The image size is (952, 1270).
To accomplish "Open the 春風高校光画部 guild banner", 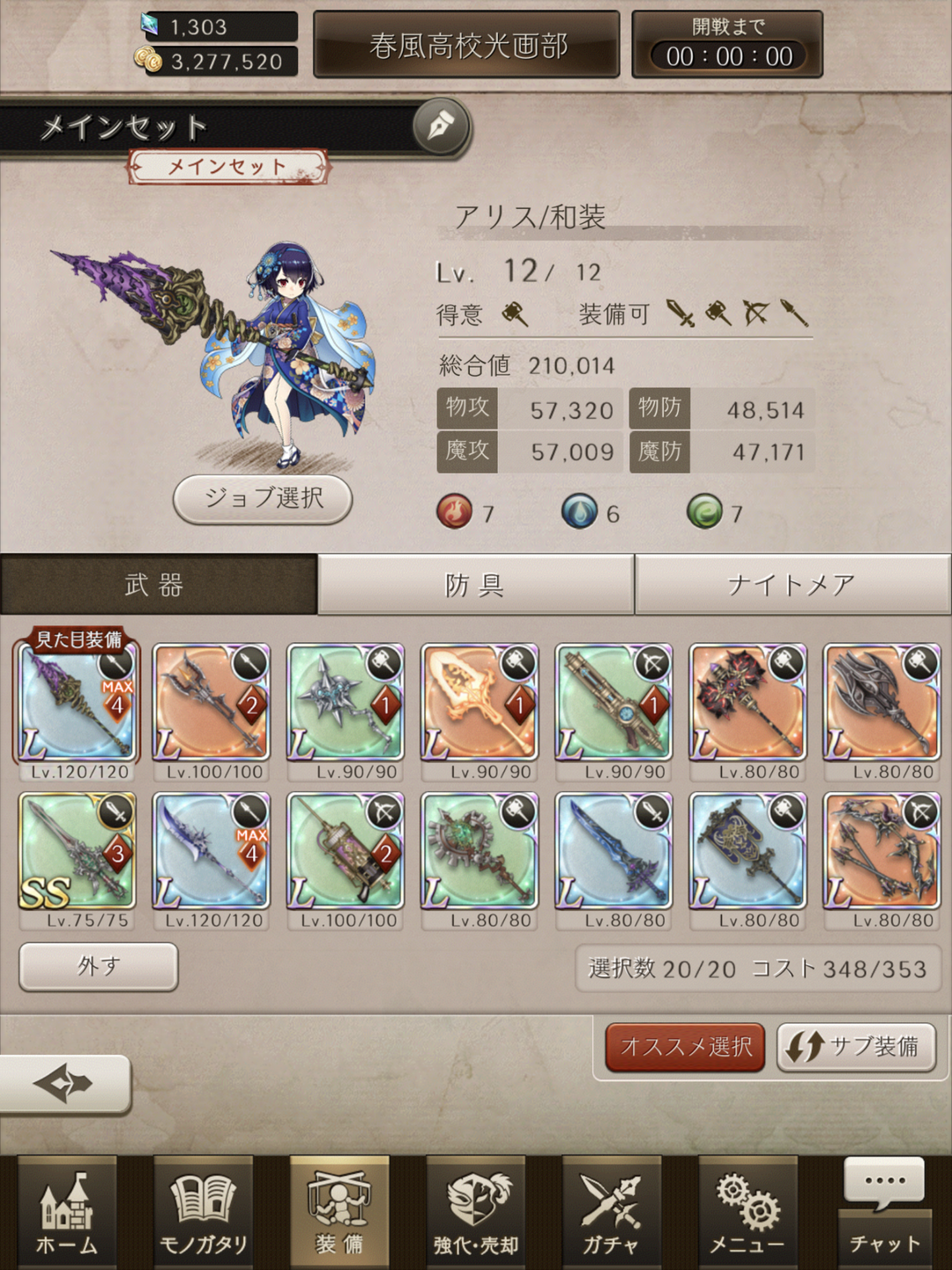I will pyautogui.click(x=467, y=45).
